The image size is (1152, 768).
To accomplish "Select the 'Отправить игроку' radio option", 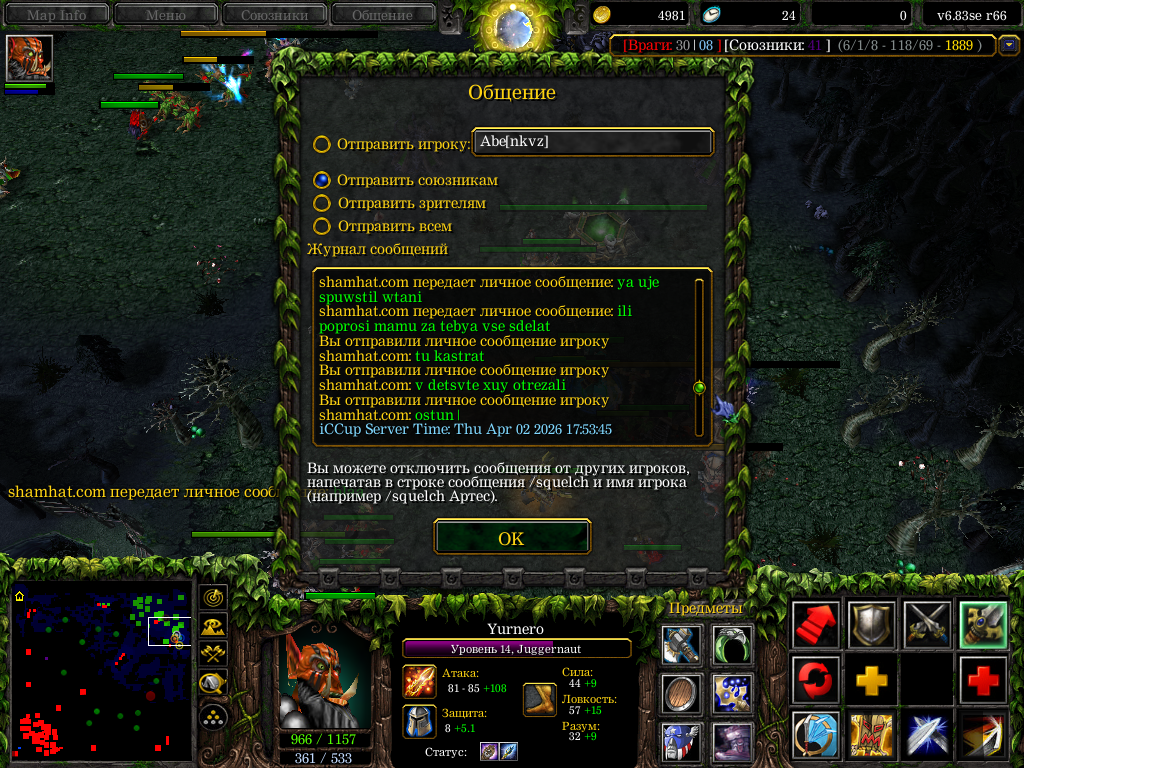I will point(322,144).
